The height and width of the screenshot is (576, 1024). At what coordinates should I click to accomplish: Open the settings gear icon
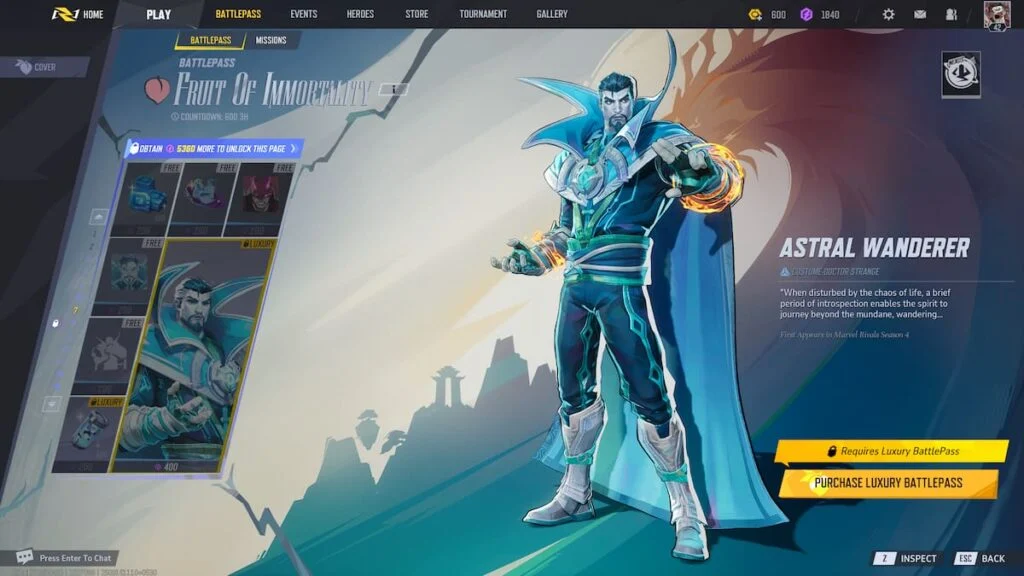[888, 15]
